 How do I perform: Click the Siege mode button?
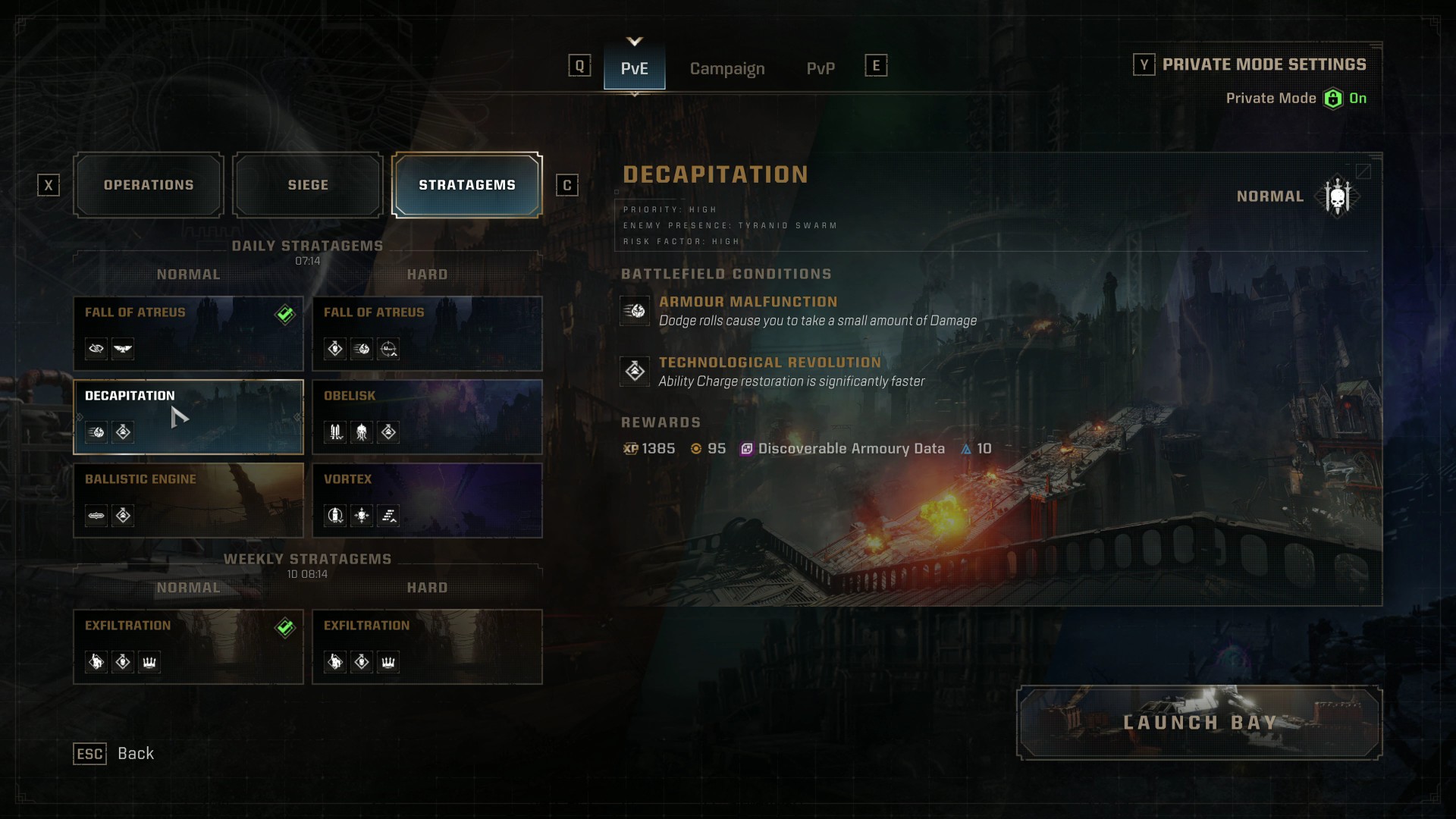coord(307,184)
